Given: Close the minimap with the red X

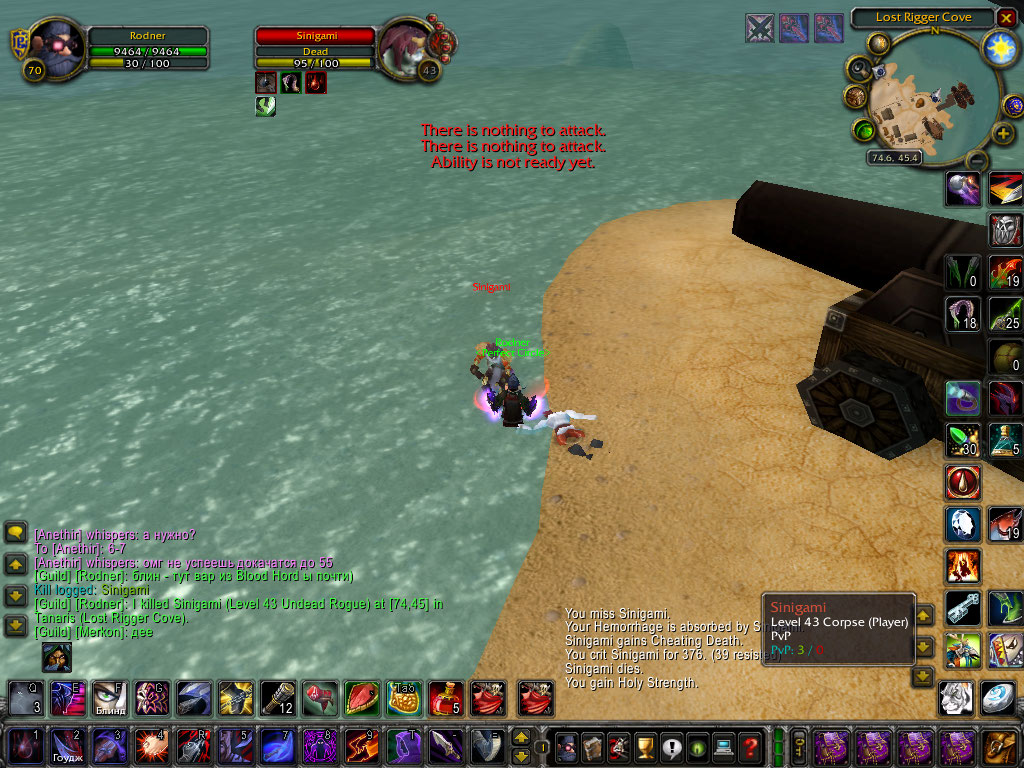Looking at the screenshot, I should (1006, 18).
